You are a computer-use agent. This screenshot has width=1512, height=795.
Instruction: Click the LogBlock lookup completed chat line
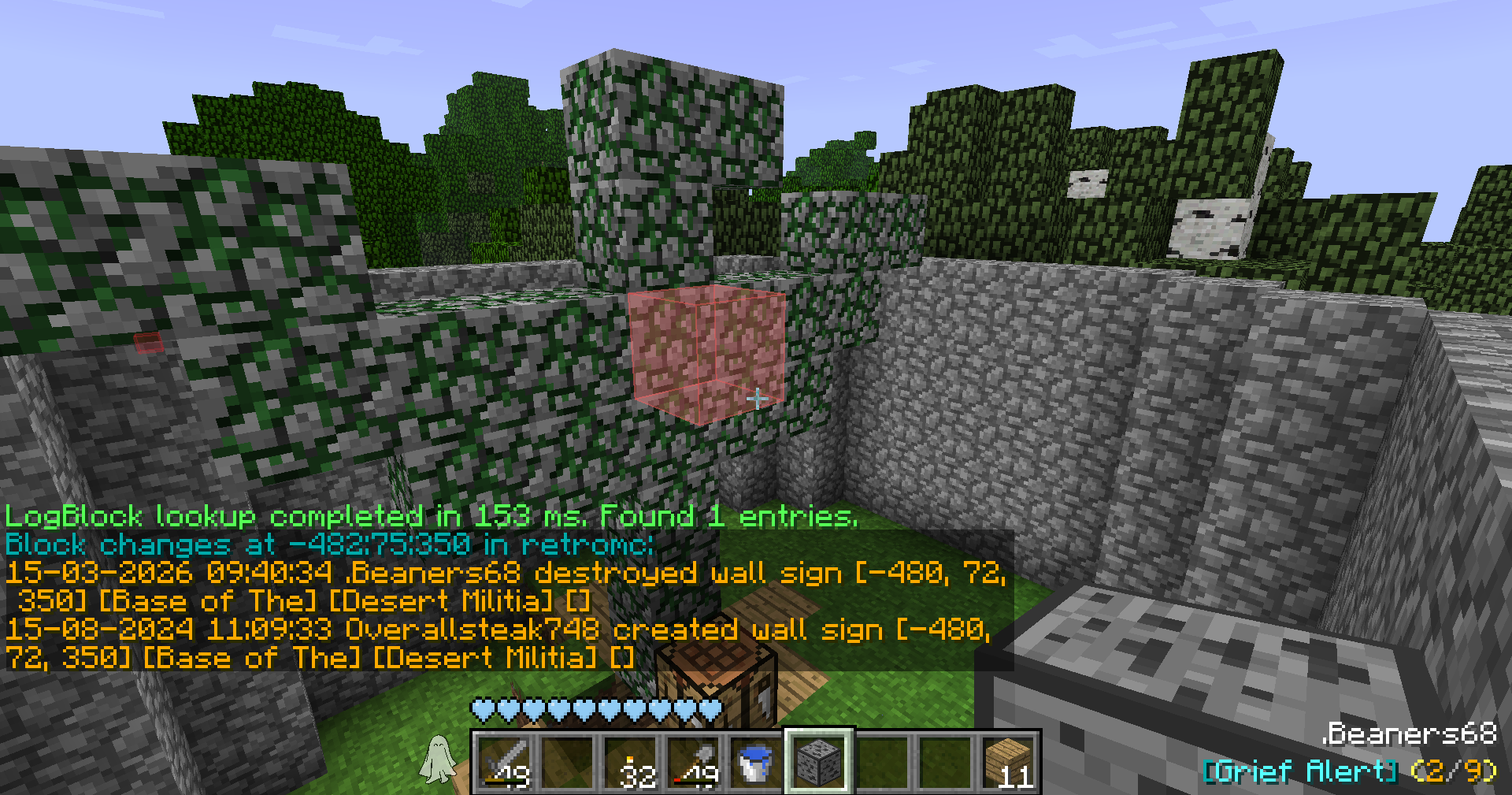tap(431, 517)
